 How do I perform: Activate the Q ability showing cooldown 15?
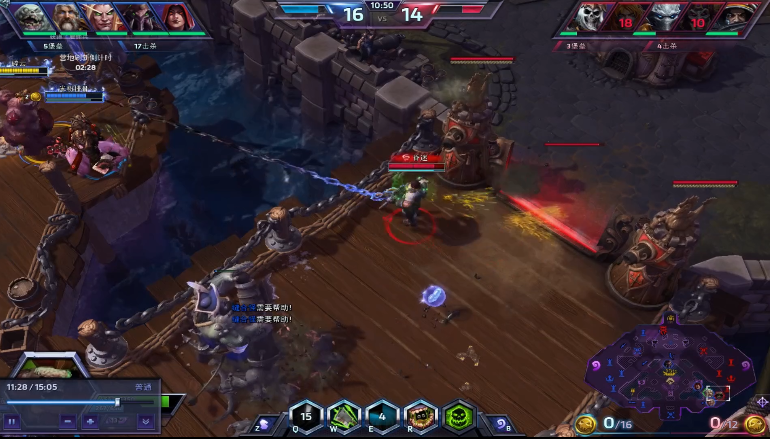tap(306, 416)
